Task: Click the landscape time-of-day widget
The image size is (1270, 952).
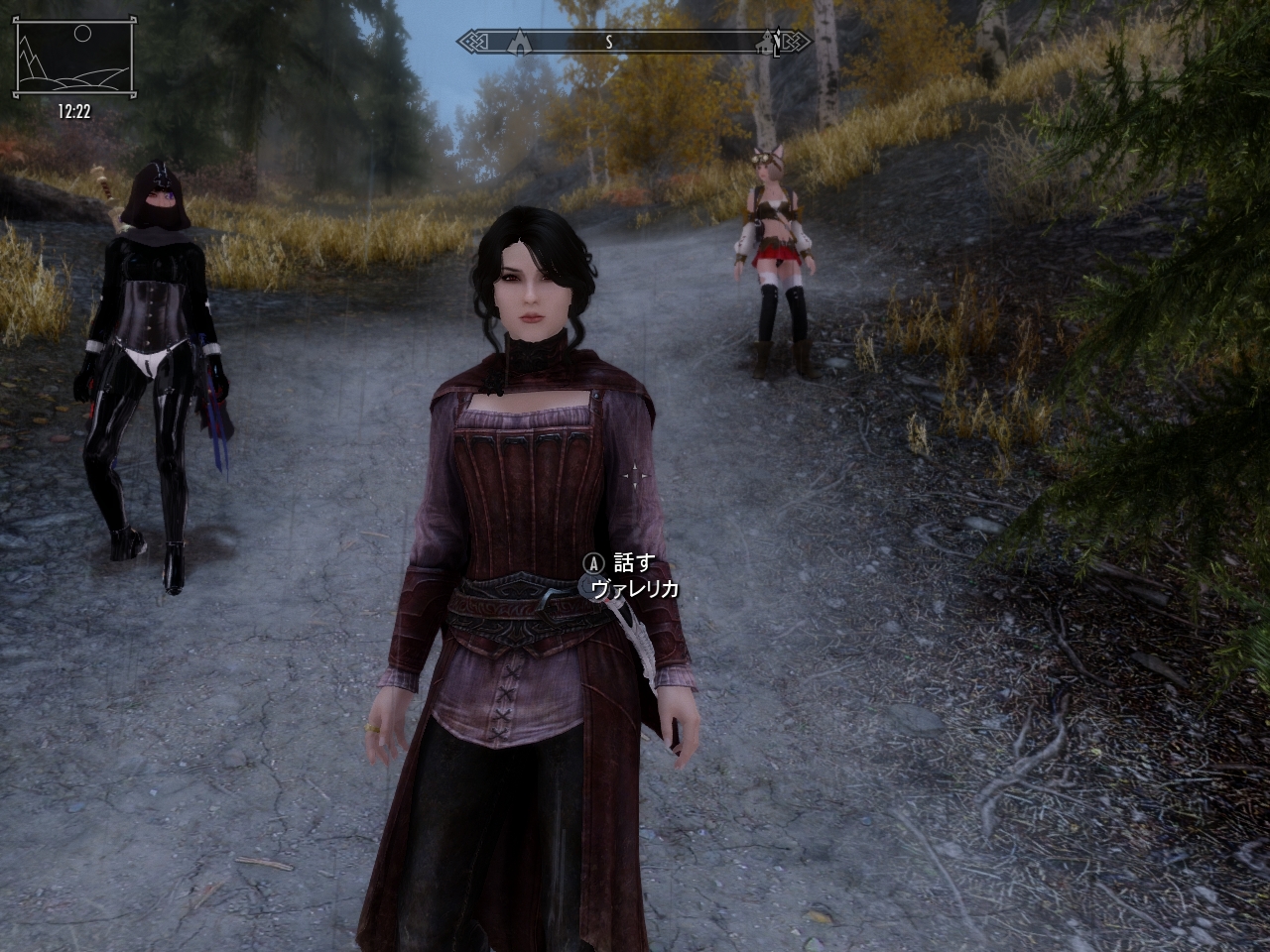Action: coord(72,59)
